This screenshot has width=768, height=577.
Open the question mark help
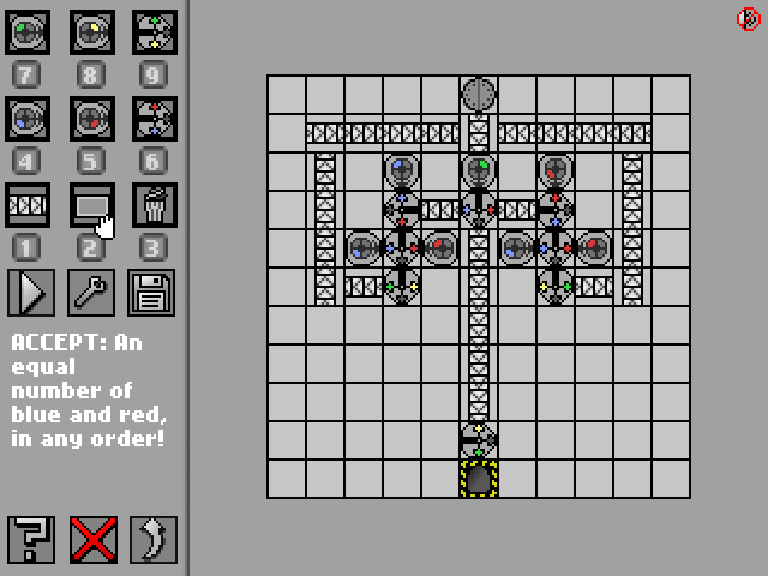tap(30, 540)
